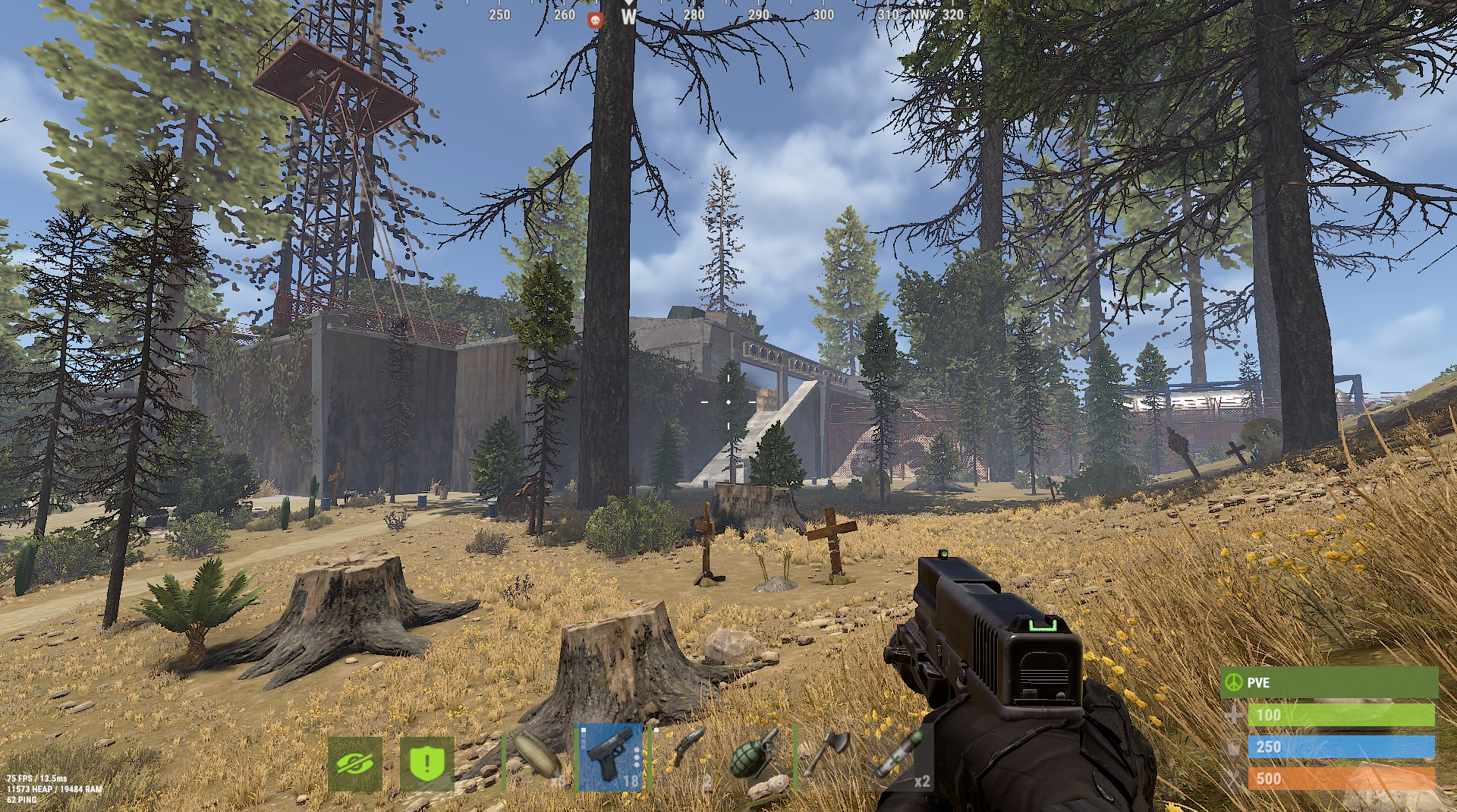Switch to the hatchet hotbar slot

(x=827, y=757)
